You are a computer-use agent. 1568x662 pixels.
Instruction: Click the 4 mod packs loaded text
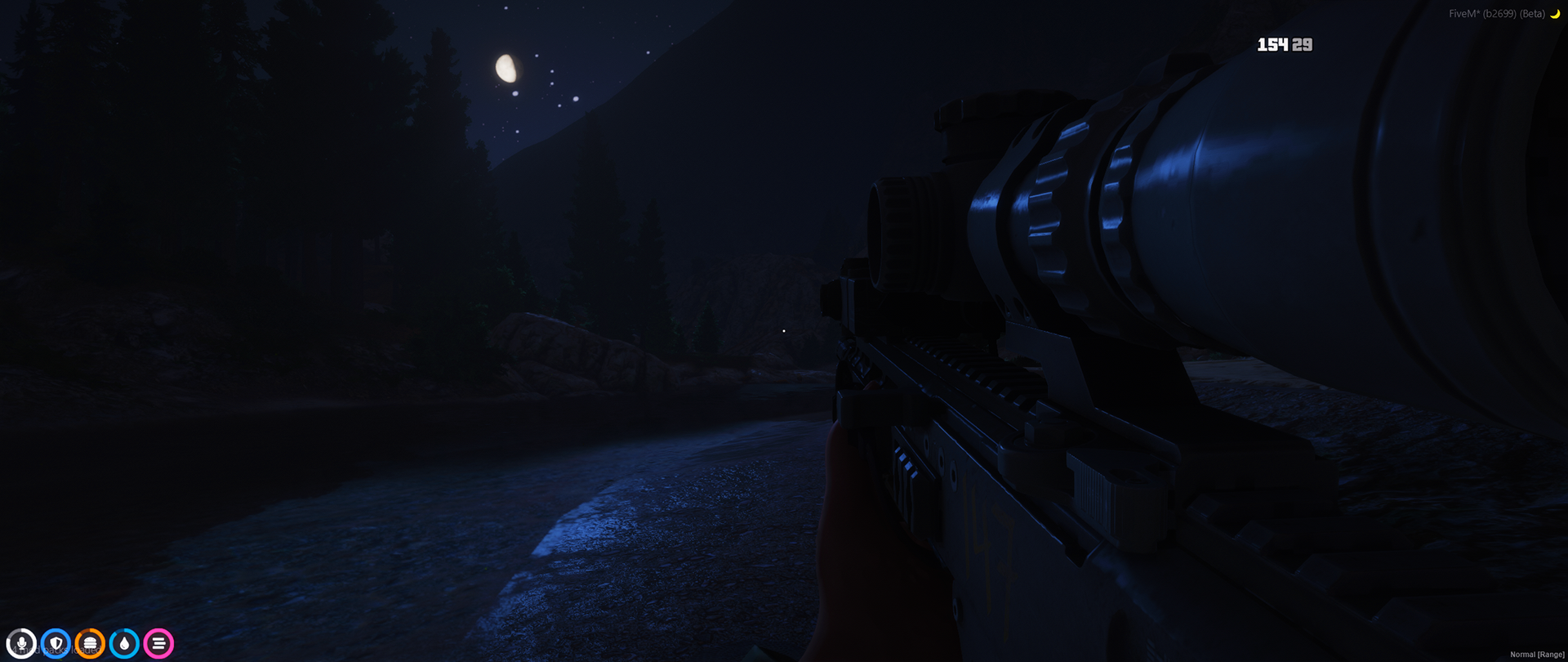[57, 648]
